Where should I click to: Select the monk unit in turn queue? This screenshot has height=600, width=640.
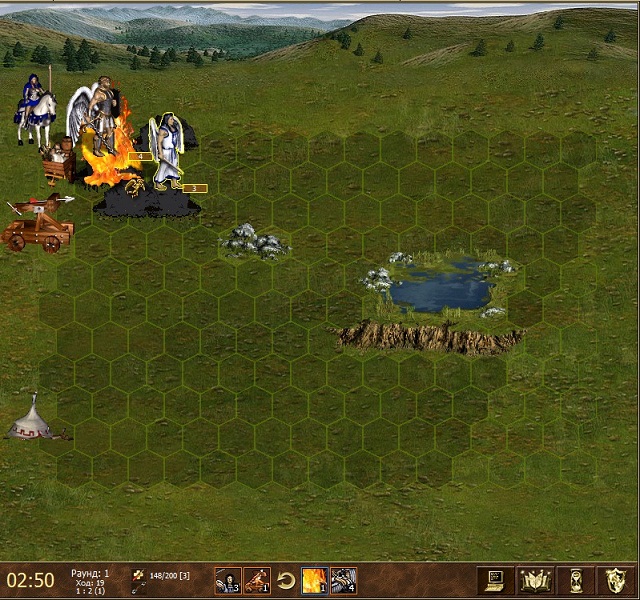coord(227,580)
